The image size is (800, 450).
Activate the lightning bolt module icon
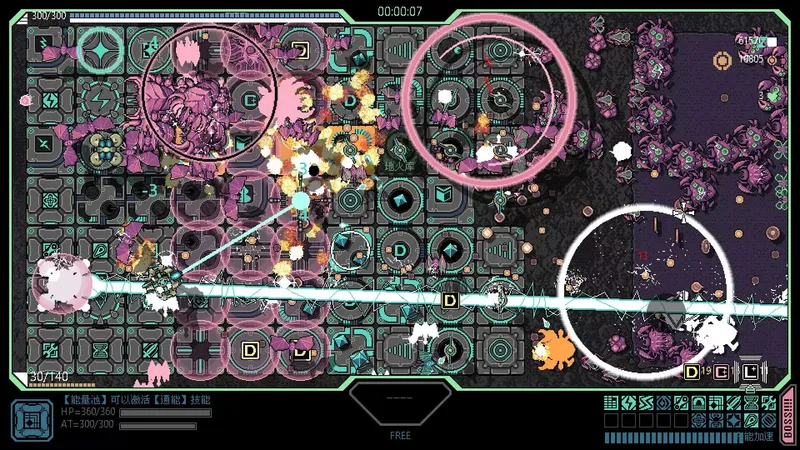click(629, 402)
